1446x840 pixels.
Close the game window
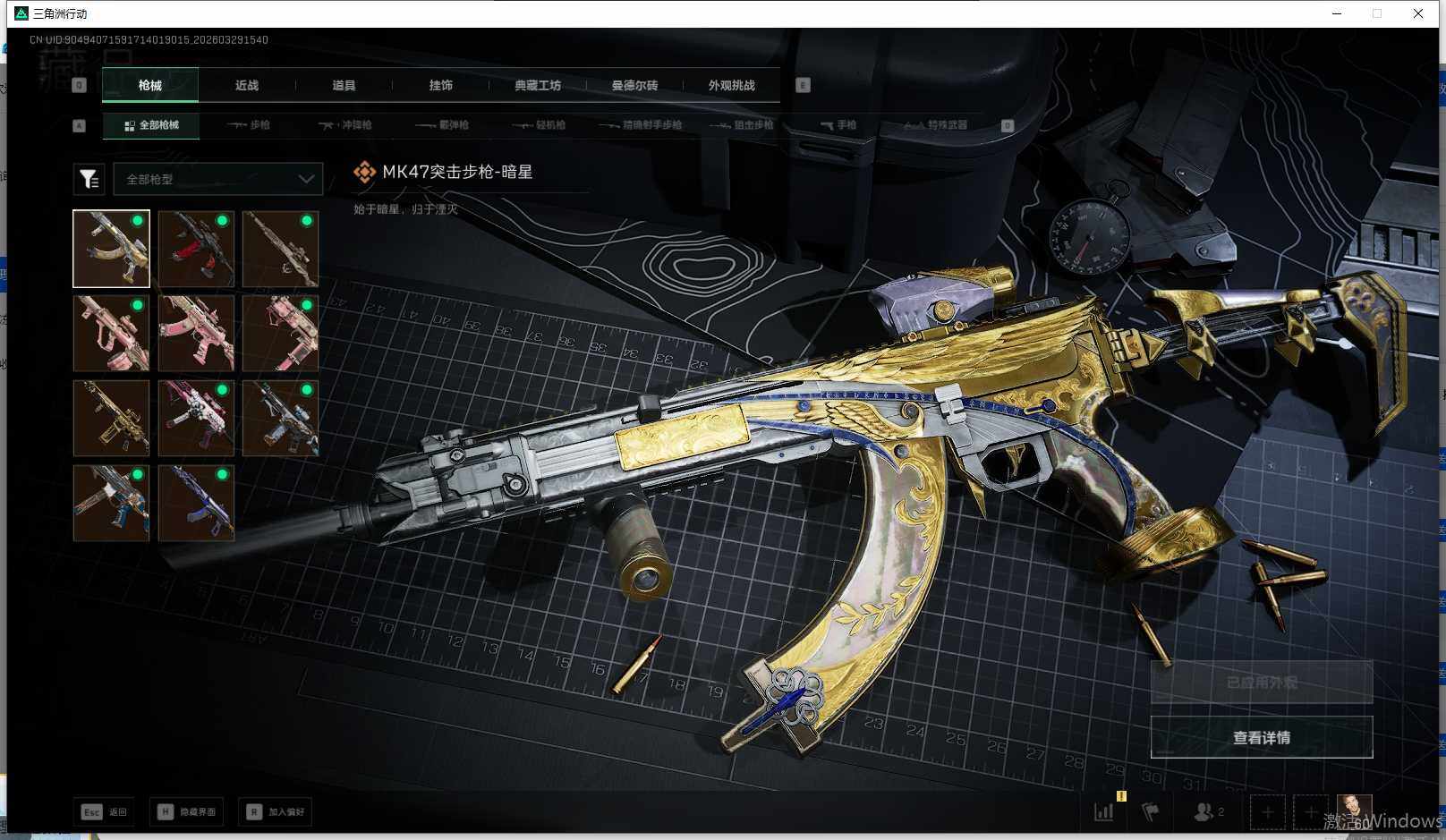(1418, 13)
